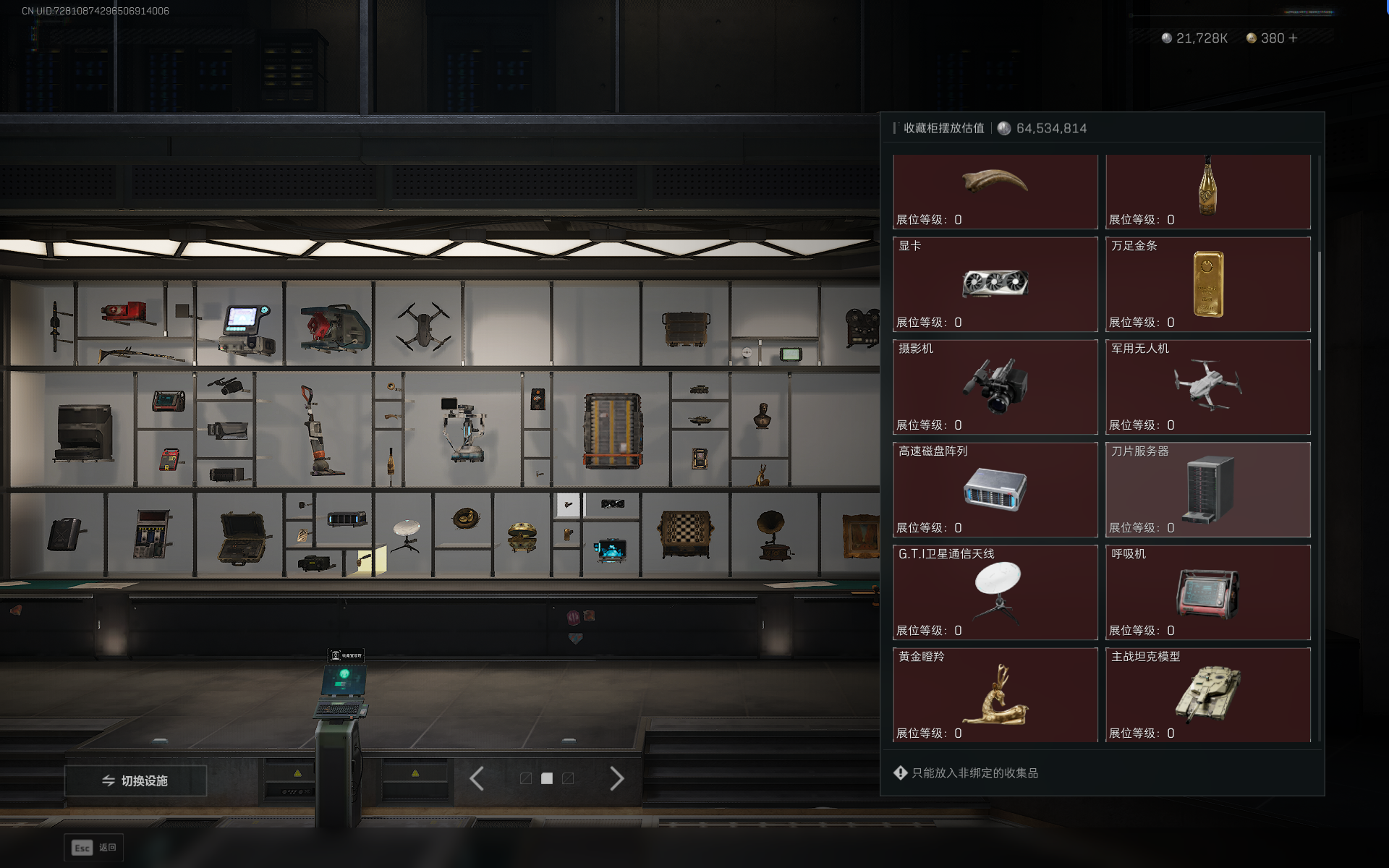Pick the 军用无人机 military drone item
The height and width of the screenshot is (868, 1389).
point(1208,387)
